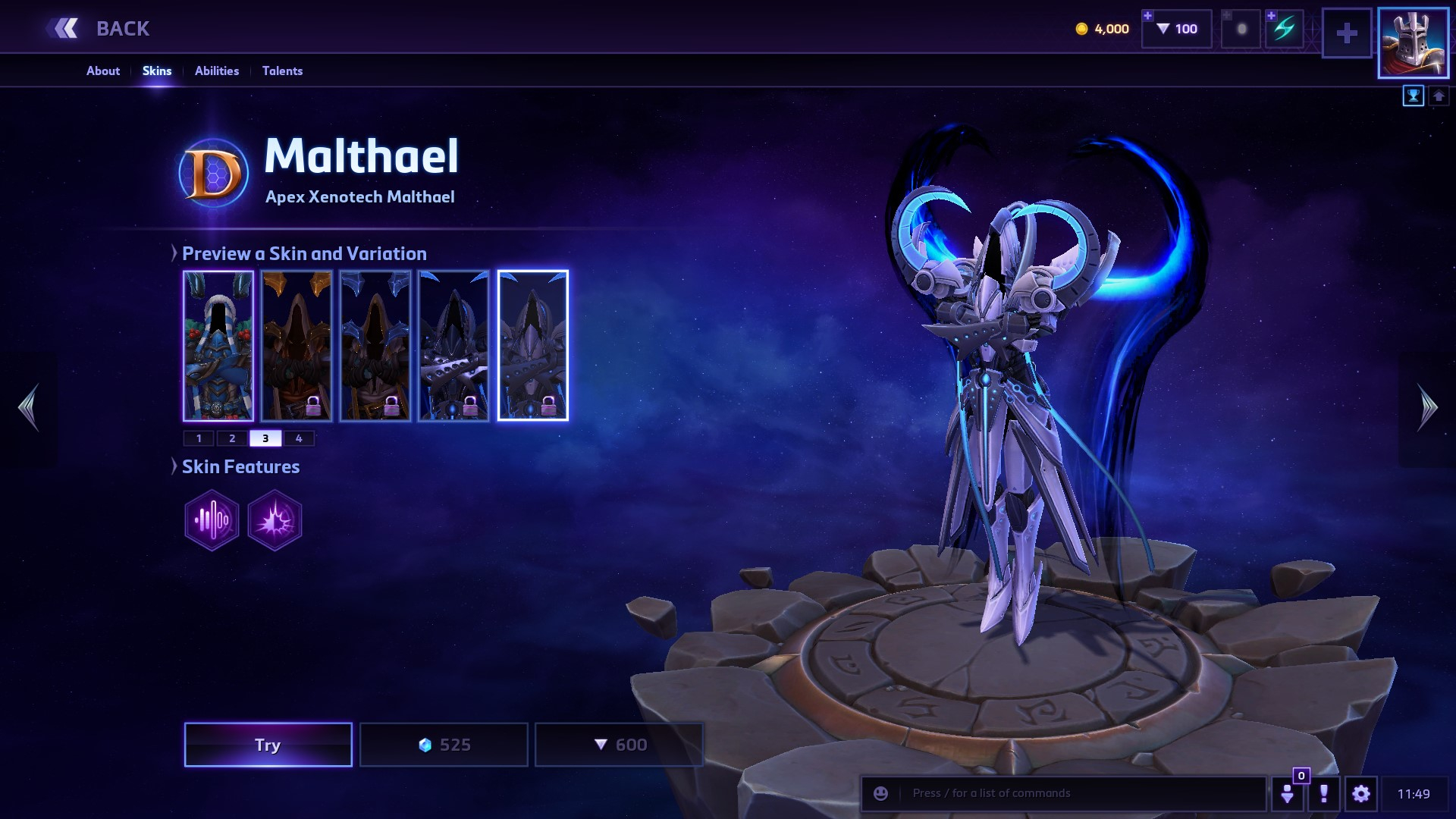The image size is (1456, 819).
Task: Show the Talents tab
Action: click(282, 71)
